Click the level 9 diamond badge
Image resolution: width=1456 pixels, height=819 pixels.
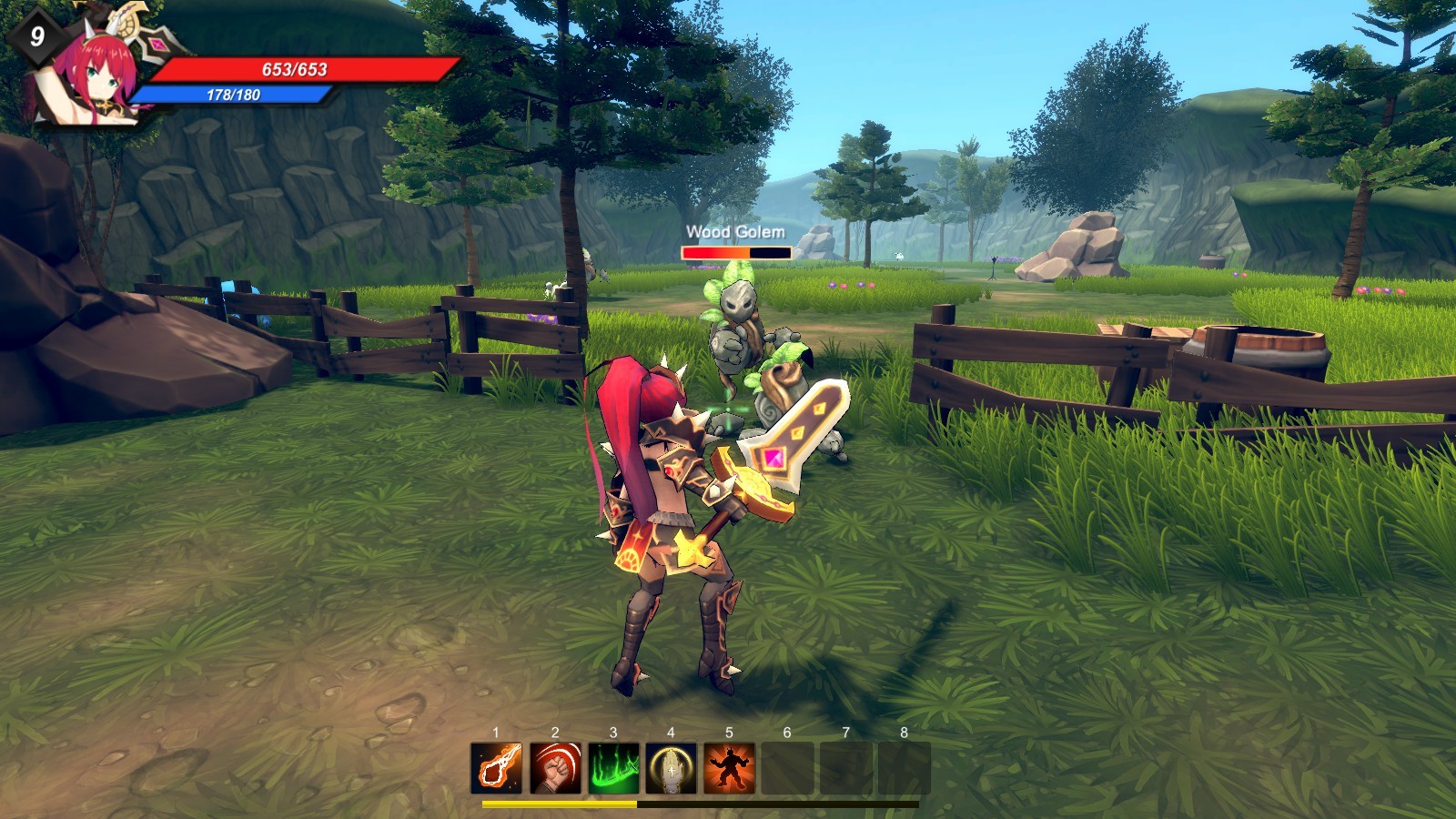37,36
